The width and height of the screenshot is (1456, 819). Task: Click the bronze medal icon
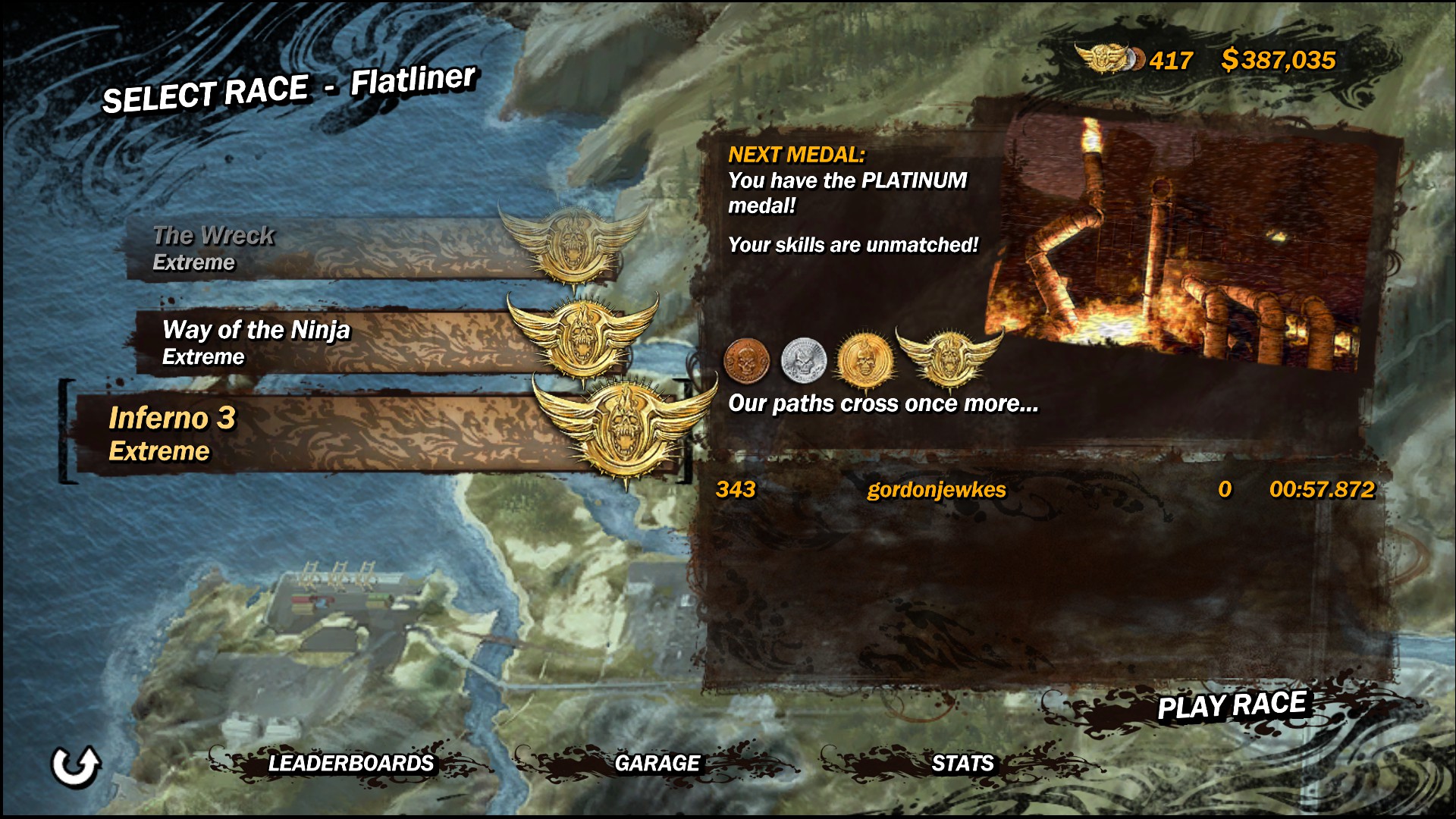pyautogui.click(x=746, y=359)
